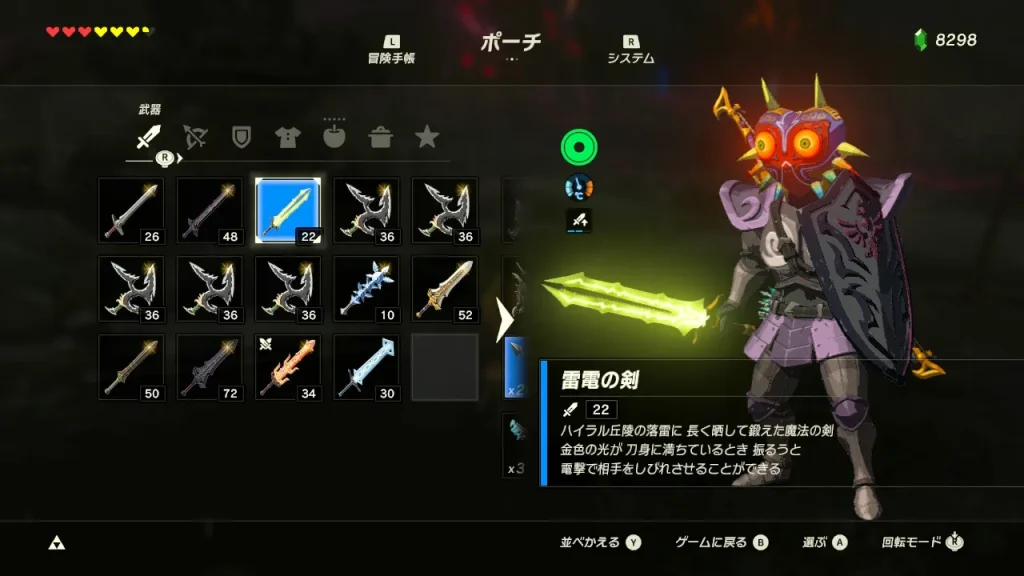Select the dark sword with 48 attack

[x=209, y=210]
